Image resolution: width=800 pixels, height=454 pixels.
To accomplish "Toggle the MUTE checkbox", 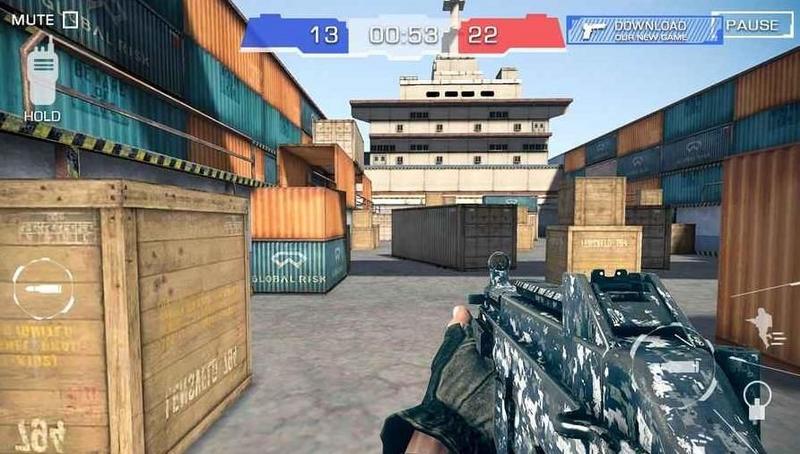I will point(70,19).
